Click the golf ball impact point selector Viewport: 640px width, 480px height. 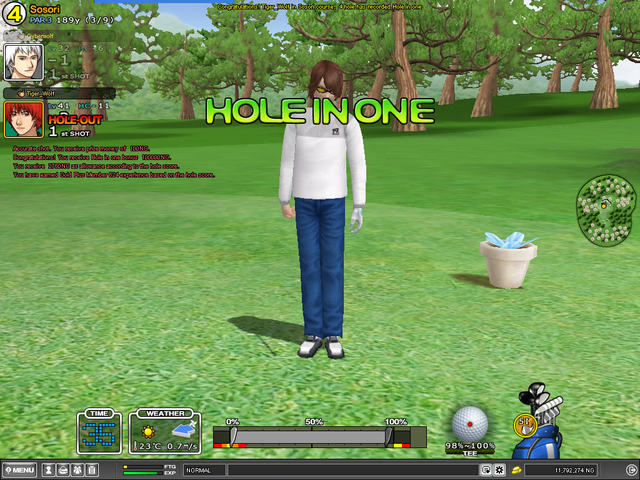468,422
